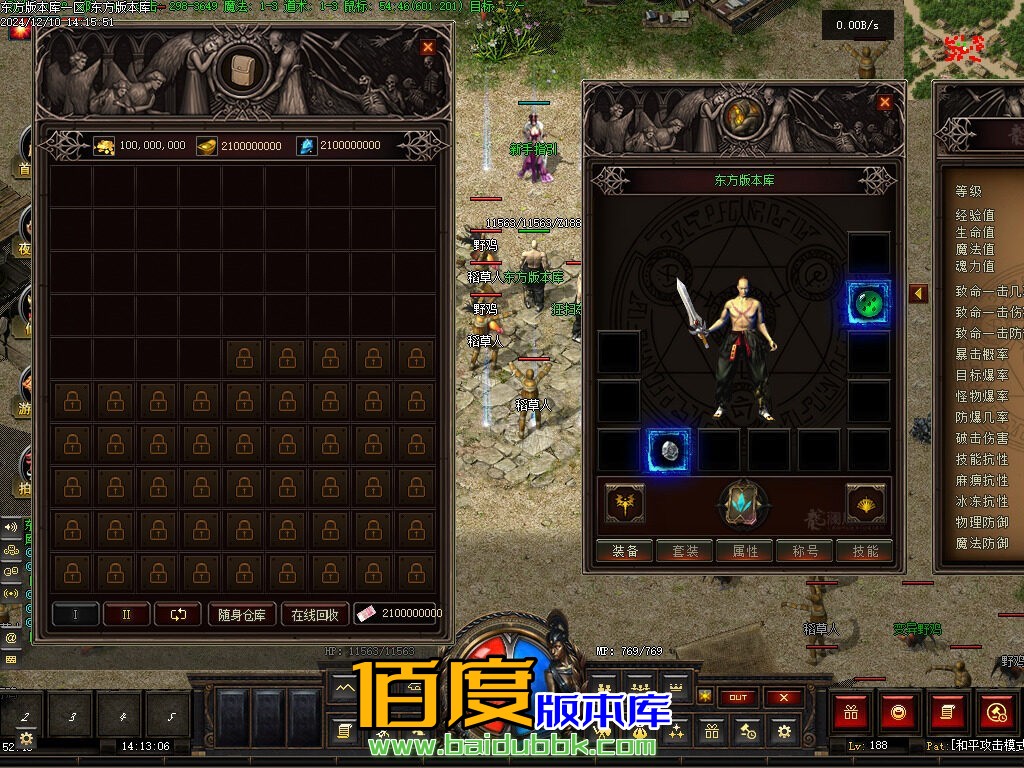Viewport: 1024px width, 768px height.
Task: Click the golden phoenix emblem button
Action: [625, 503]
